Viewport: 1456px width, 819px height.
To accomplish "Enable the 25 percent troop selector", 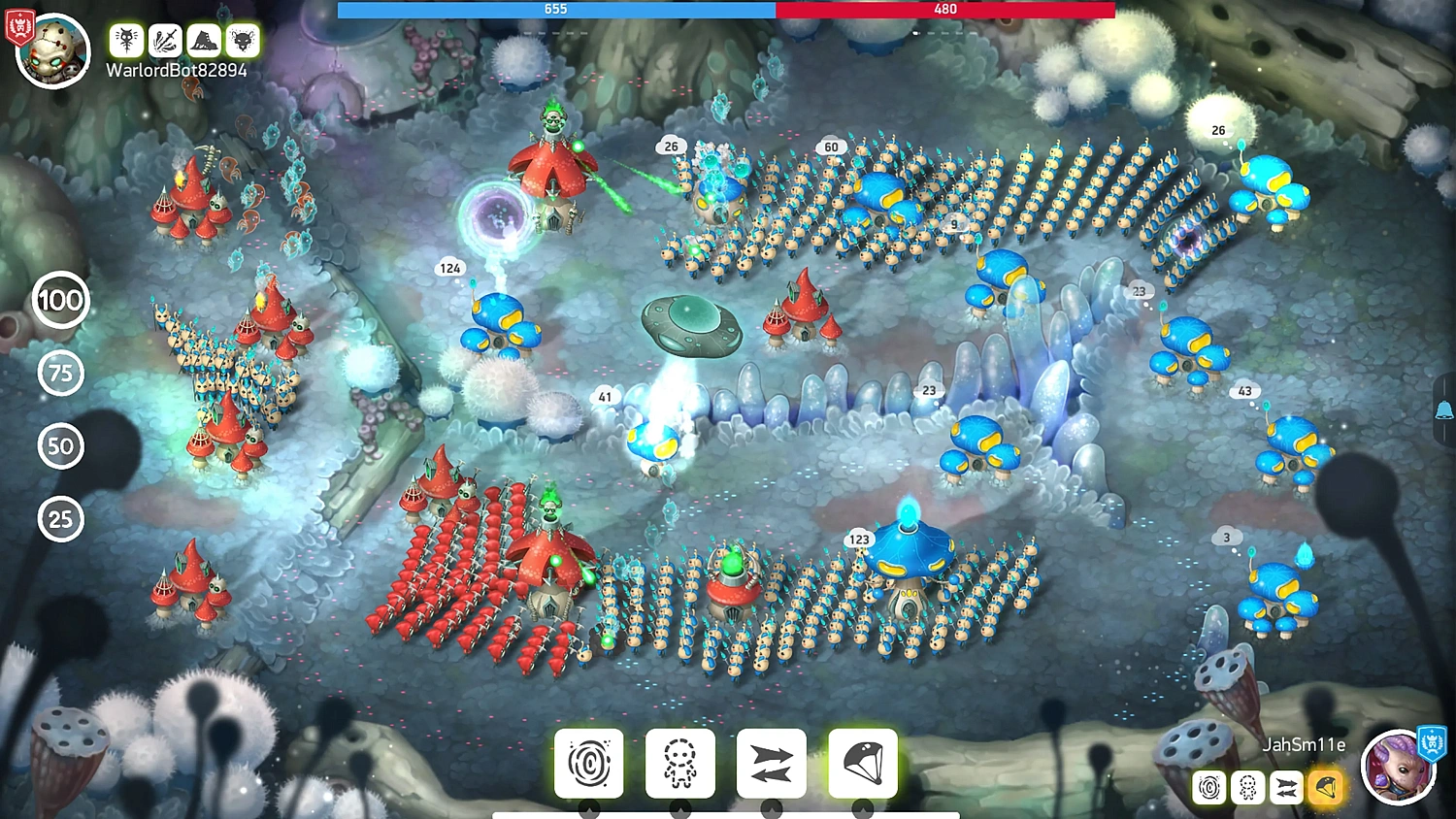I will pyautogui.click(x=61, y=520).
